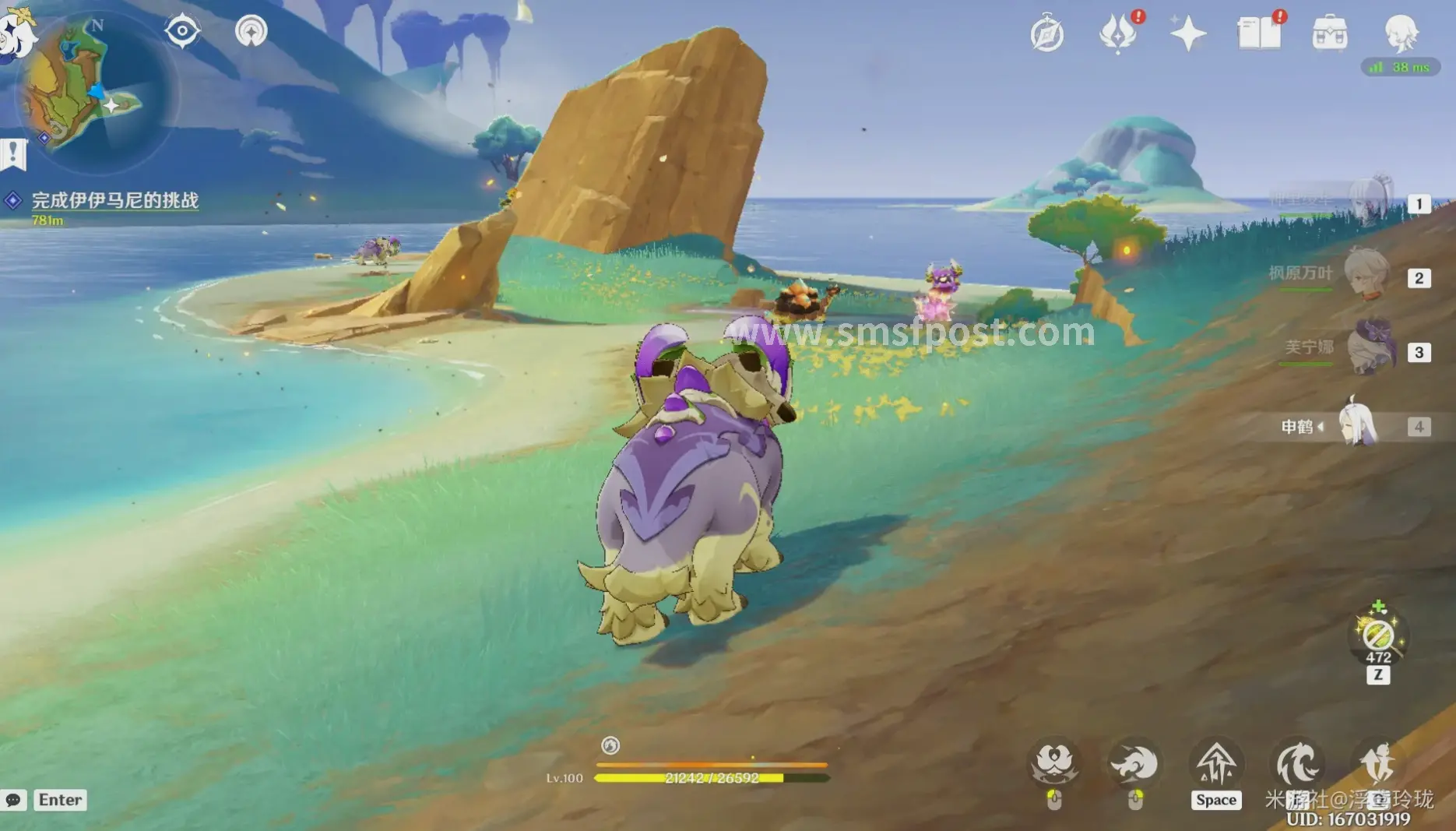Screen dimensions: 1456x831
Task: Select the tracked quest 完成伊伊马尼的挑战
Action: [114, 200]
